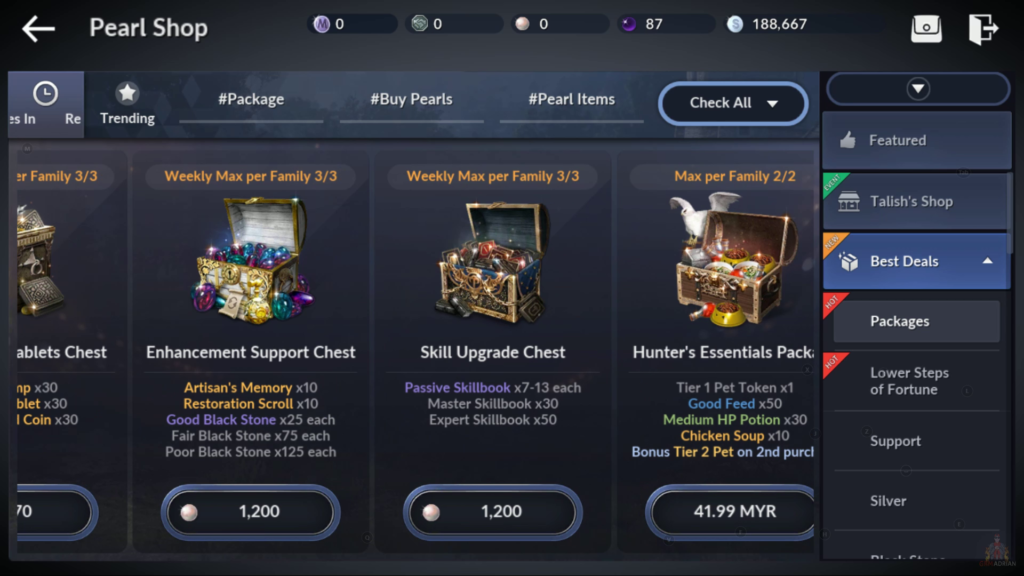
Task: Buy Enhancement Support Chest for 1,200 pearls
Action: pos(251,512)
